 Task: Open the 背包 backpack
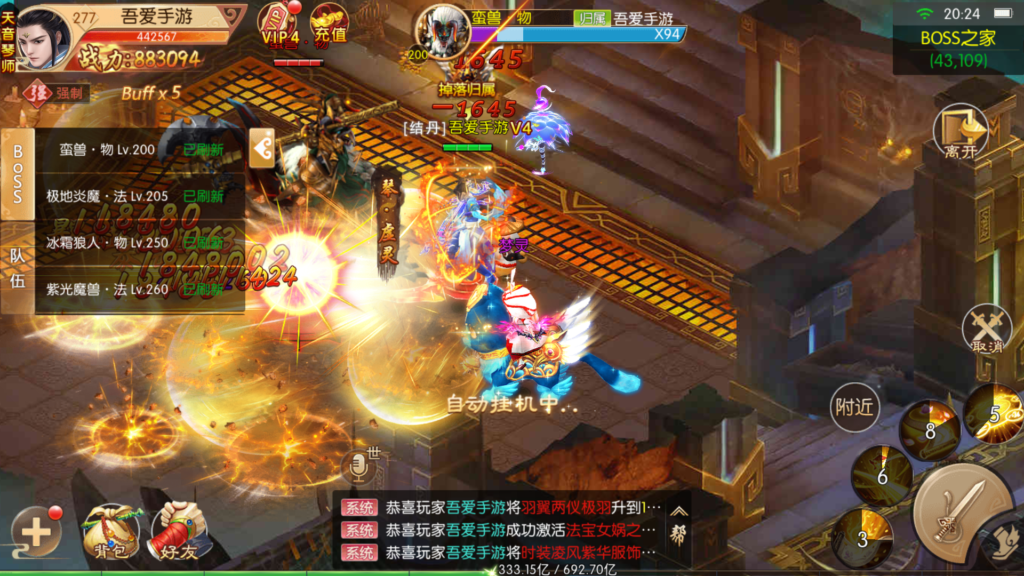[110, 532]
